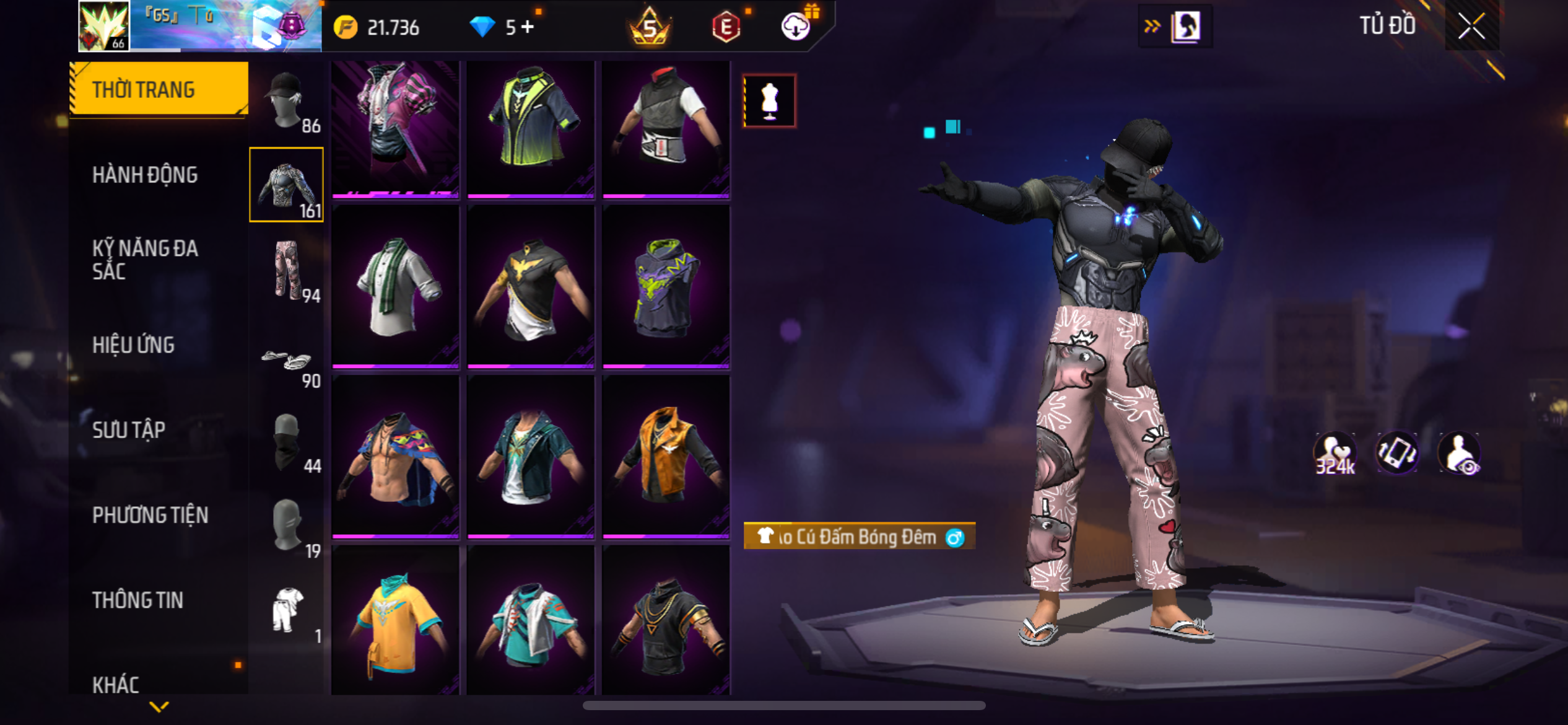Toggle the character view eye icon

point(1460,454)
